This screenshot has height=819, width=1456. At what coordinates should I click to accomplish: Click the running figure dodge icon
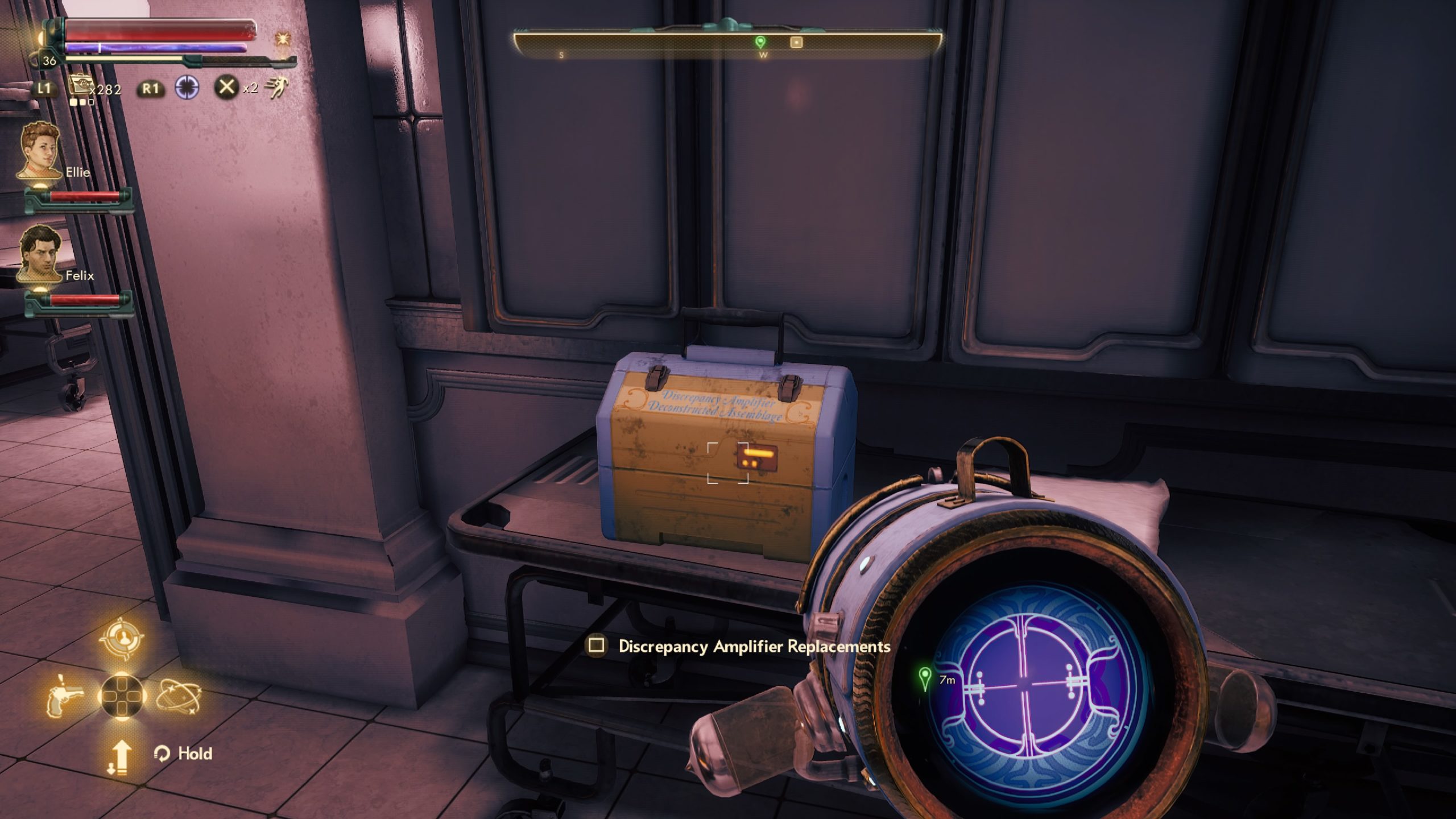pyautogui.click(x=278, y=88)
